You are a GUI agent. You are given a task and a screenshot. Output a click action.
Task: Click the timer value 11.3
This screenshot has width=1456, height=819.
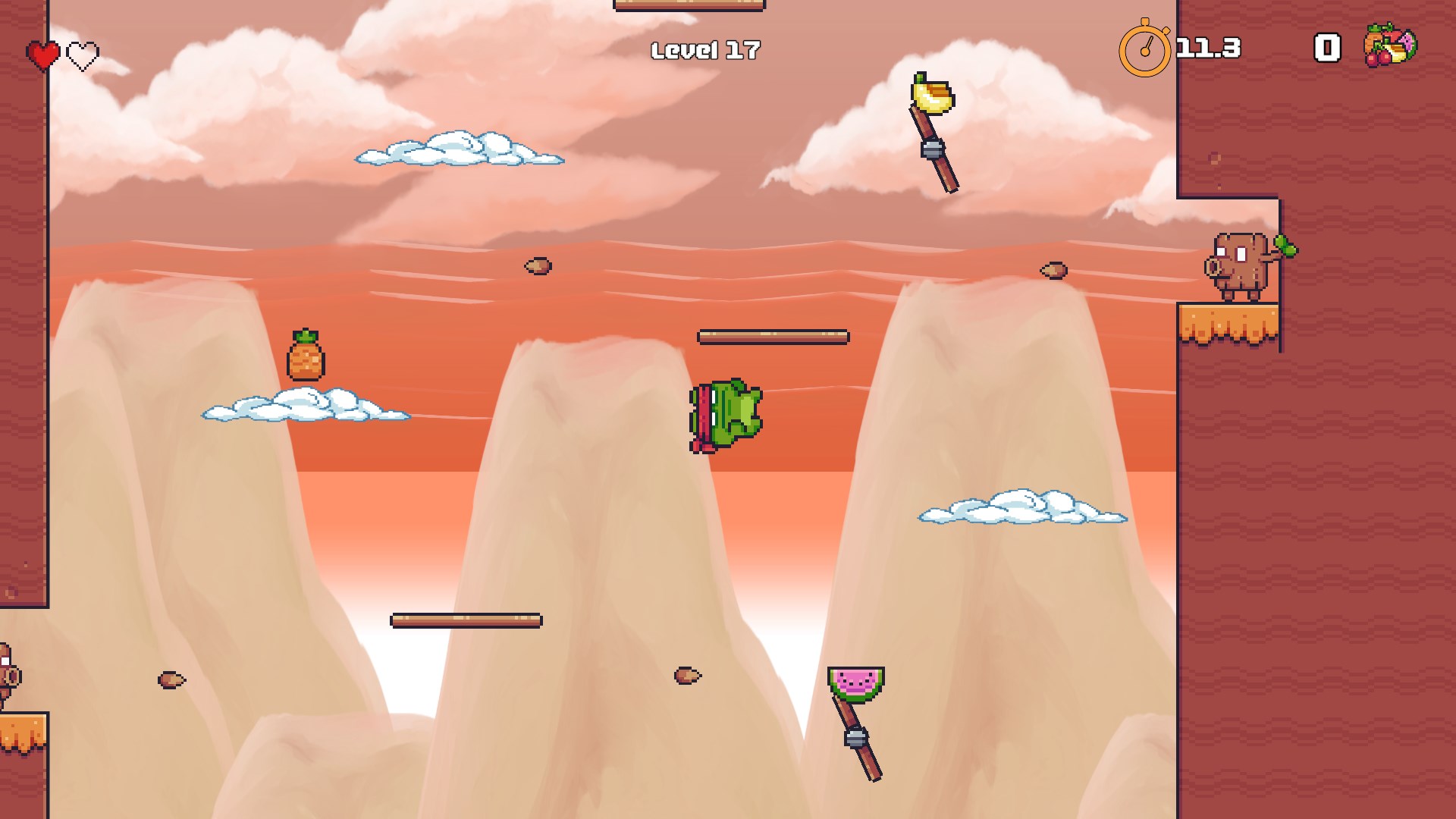pos(1206,48)
